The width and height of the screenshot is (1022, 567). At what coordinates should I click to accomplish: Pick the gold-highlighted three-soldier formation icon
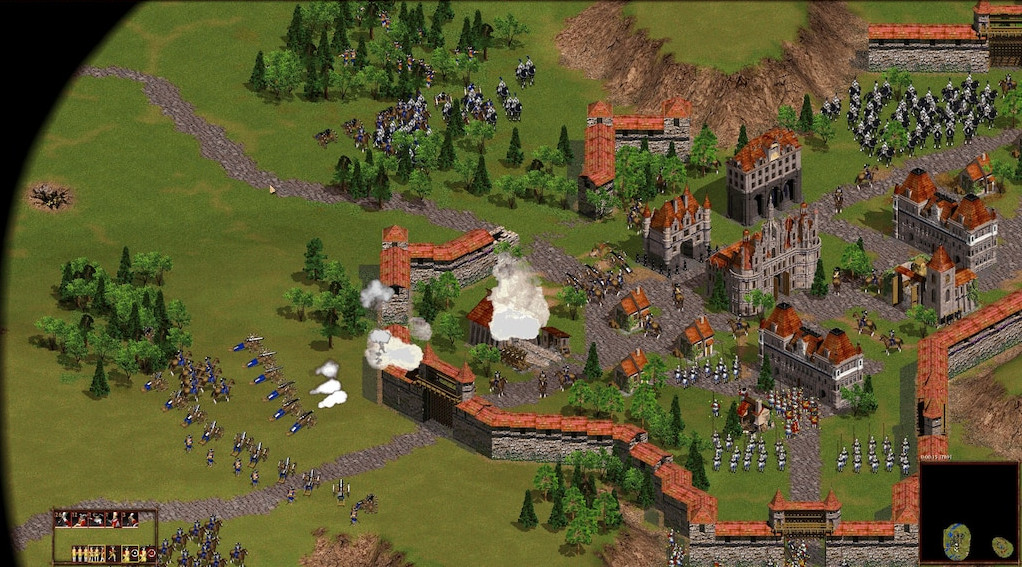point(97,553)
